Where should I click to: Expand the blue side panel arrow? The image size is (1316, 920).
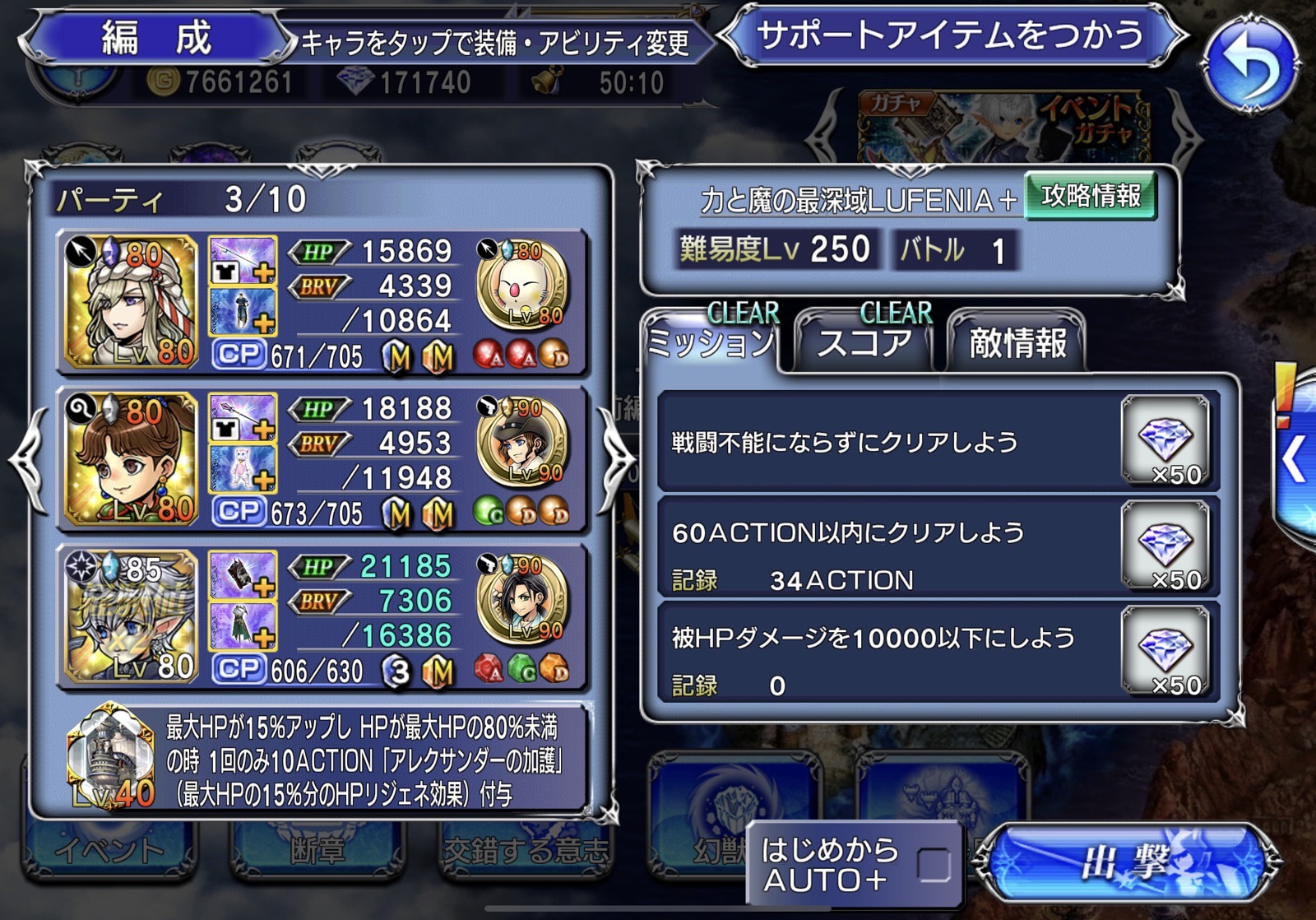(1295, 459)
